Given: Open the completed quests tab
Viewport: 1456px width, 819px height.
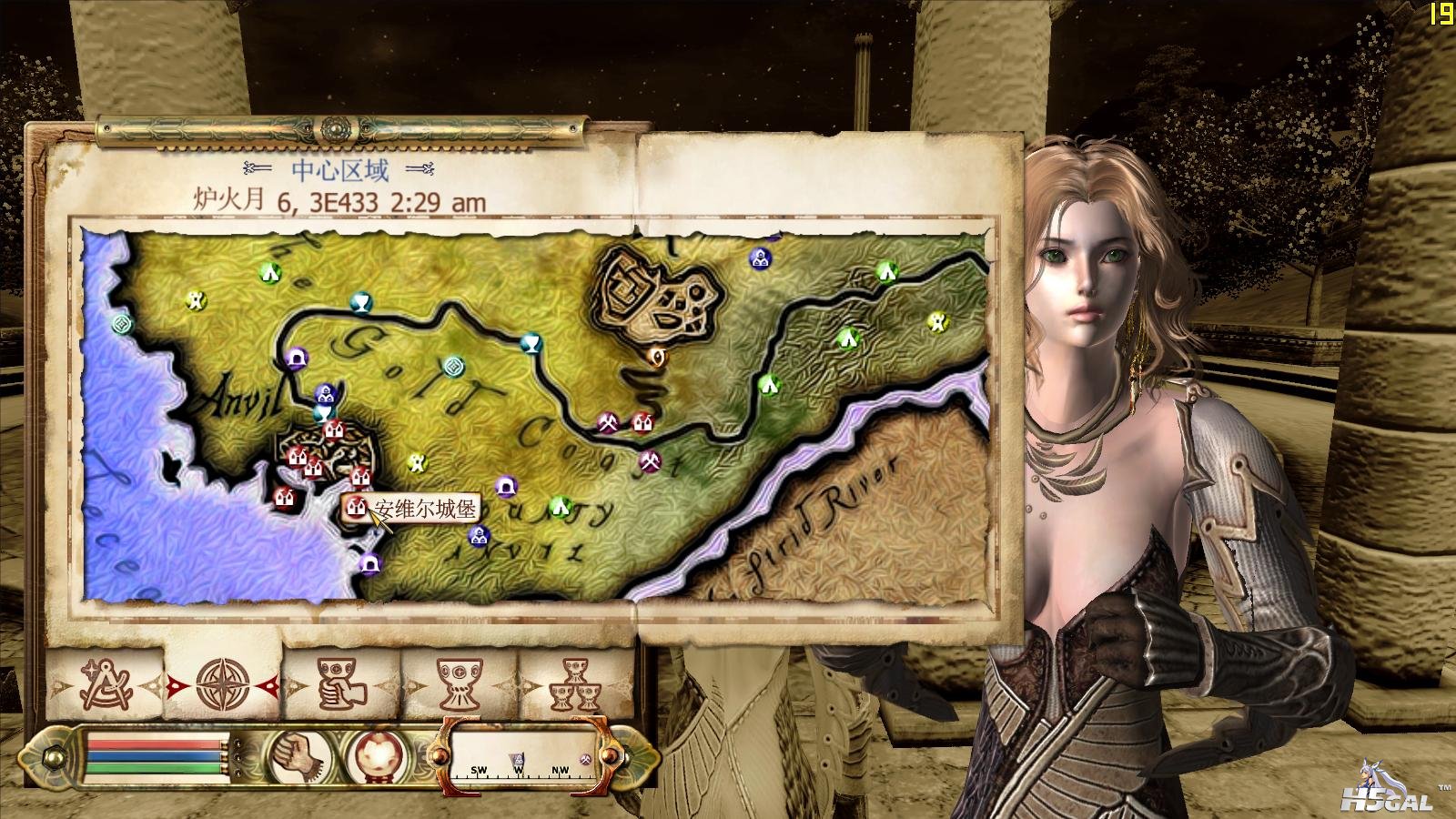Looking at the screenshot, I should click(575, 684).
